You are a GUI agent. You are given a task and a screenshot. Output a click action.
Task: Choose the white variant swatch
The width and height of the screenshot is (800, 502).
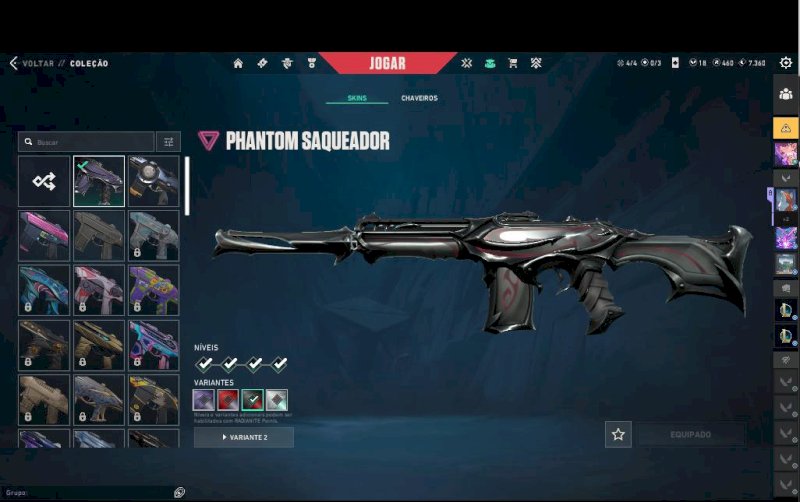point(277,401)
